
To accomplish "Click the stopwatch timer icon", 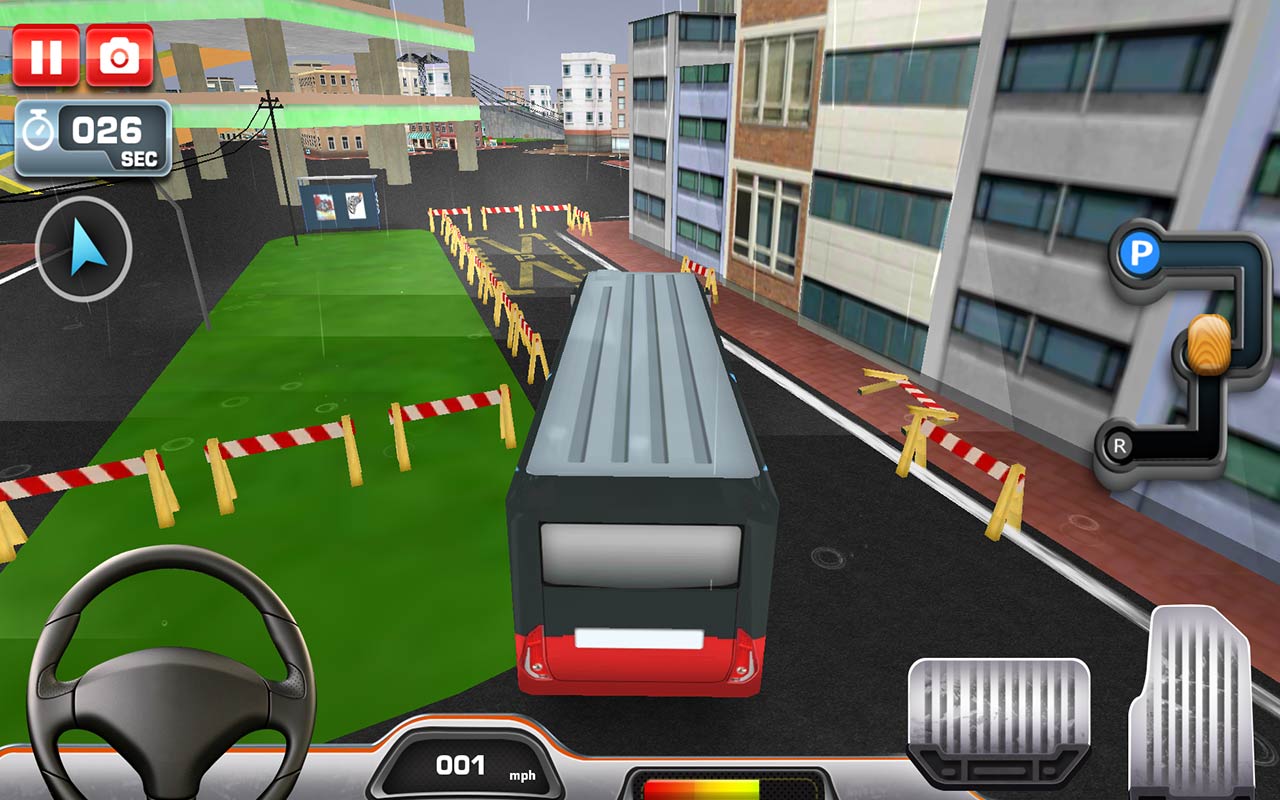I will pyautogui.click(x=40, y=131).
